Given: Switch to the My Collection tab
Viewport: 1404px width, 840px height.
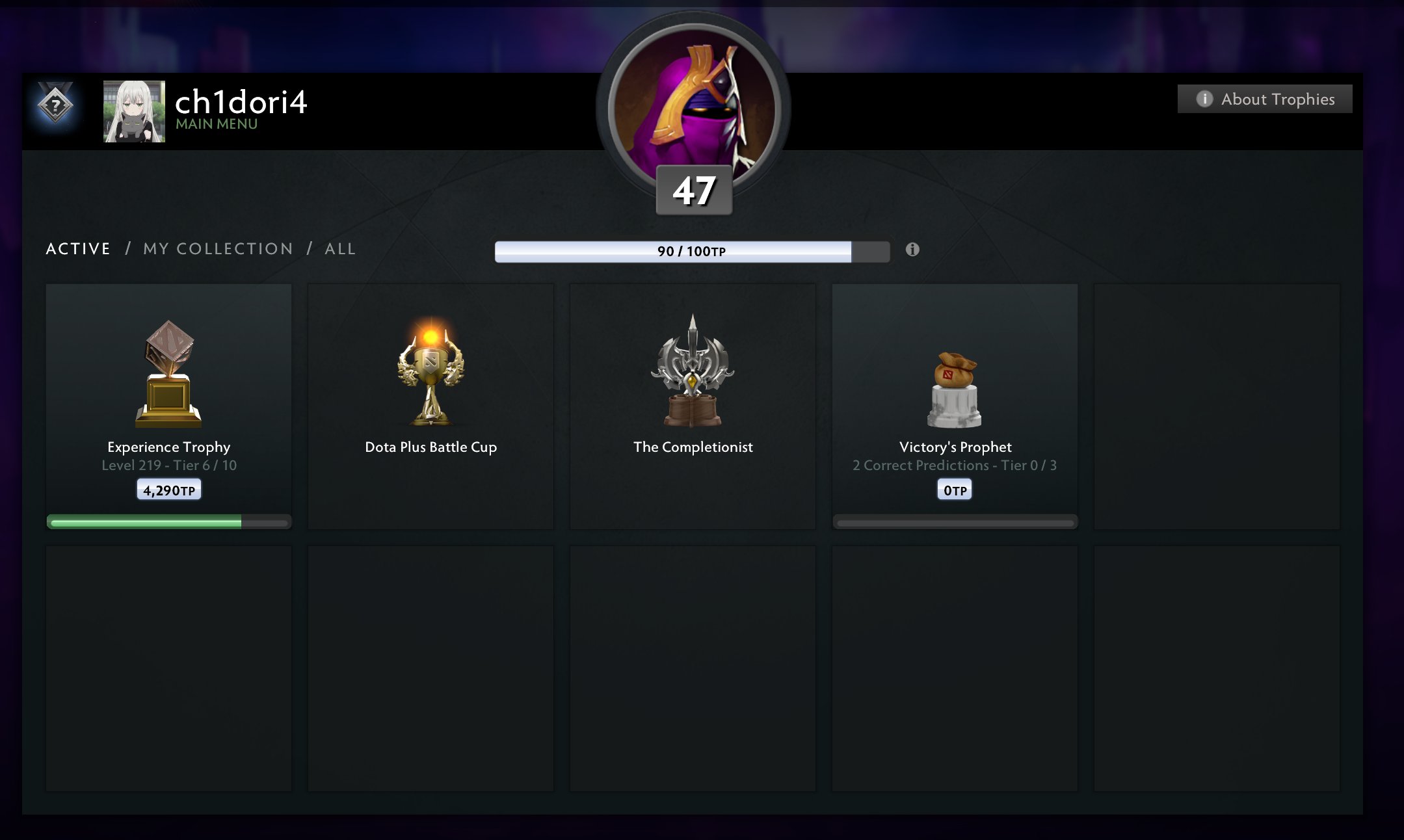Looking at the screenshot, I should (218, 249).
